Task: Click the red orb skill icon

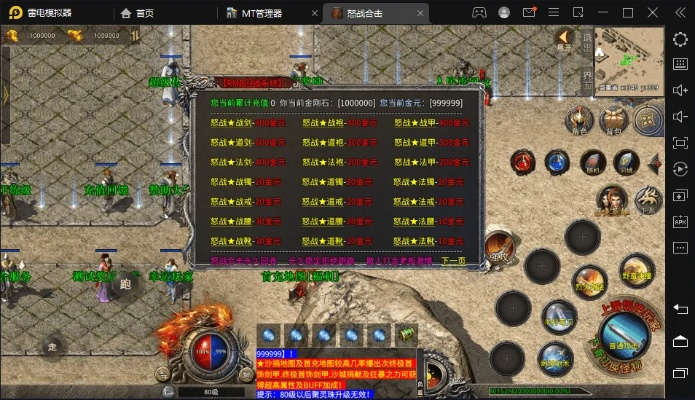Action: coord(523,162)
